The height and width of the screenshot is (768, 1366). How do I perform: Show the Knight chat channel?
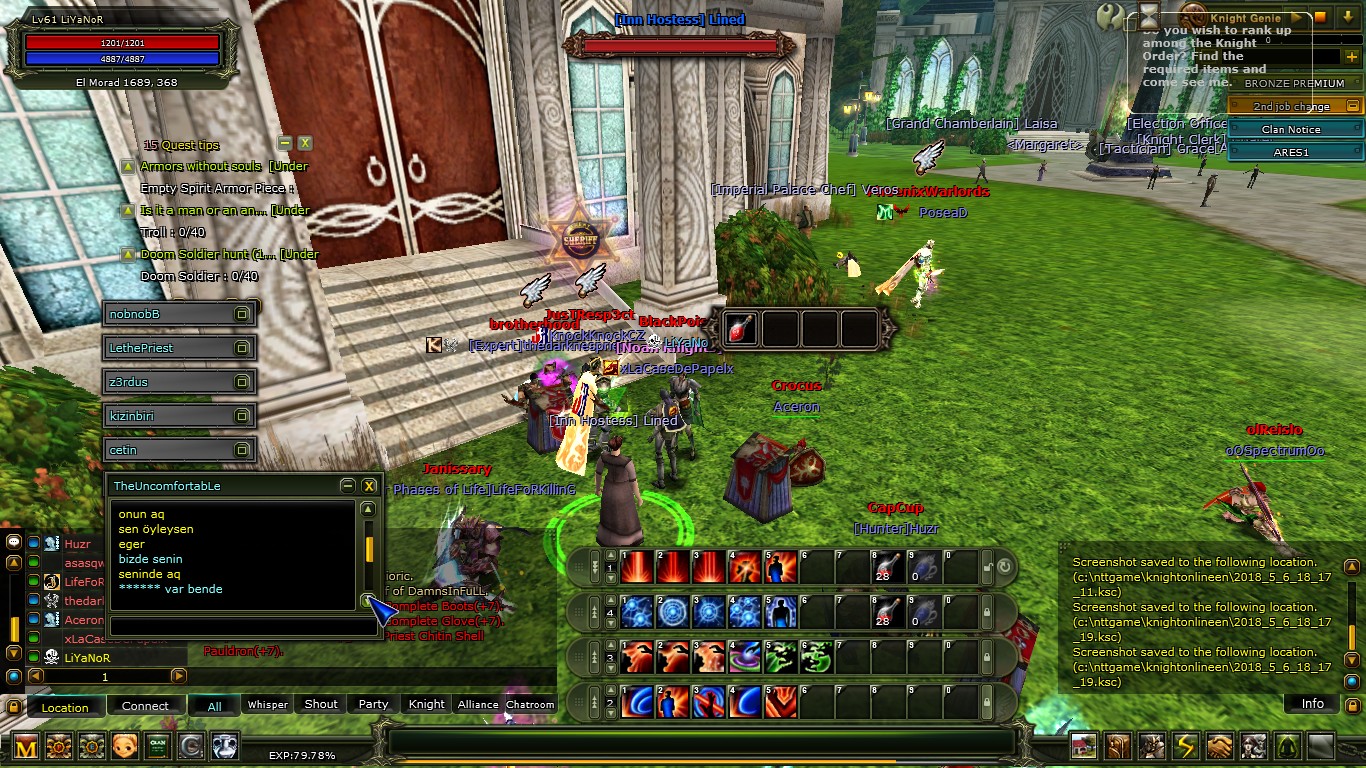426,704
